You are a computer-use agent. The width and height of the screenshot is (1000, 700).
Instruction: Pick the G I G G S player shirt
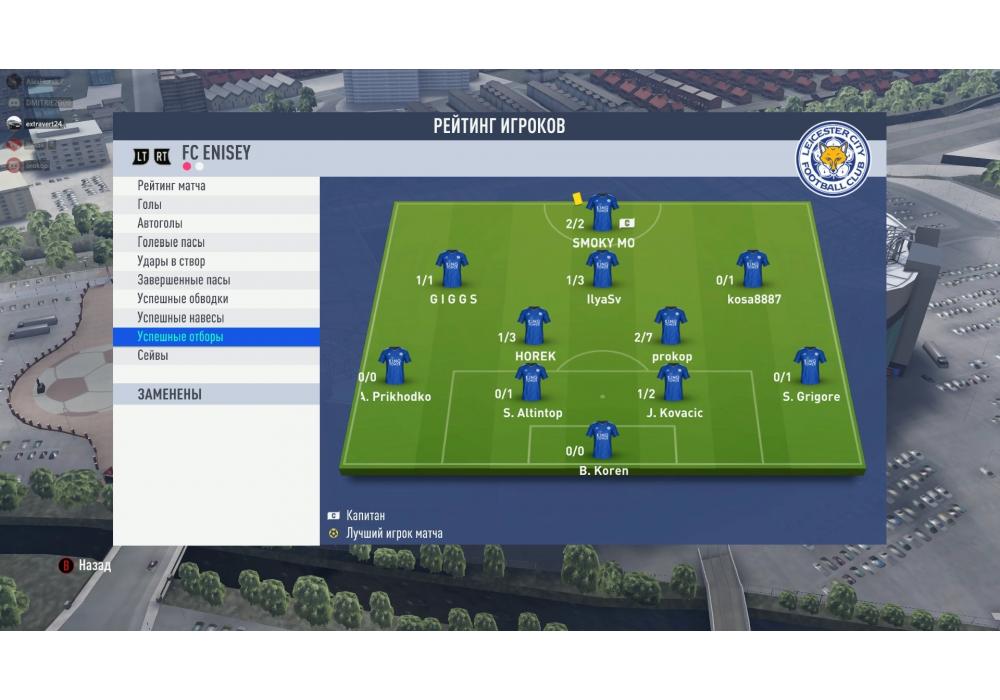coord(452,269)
